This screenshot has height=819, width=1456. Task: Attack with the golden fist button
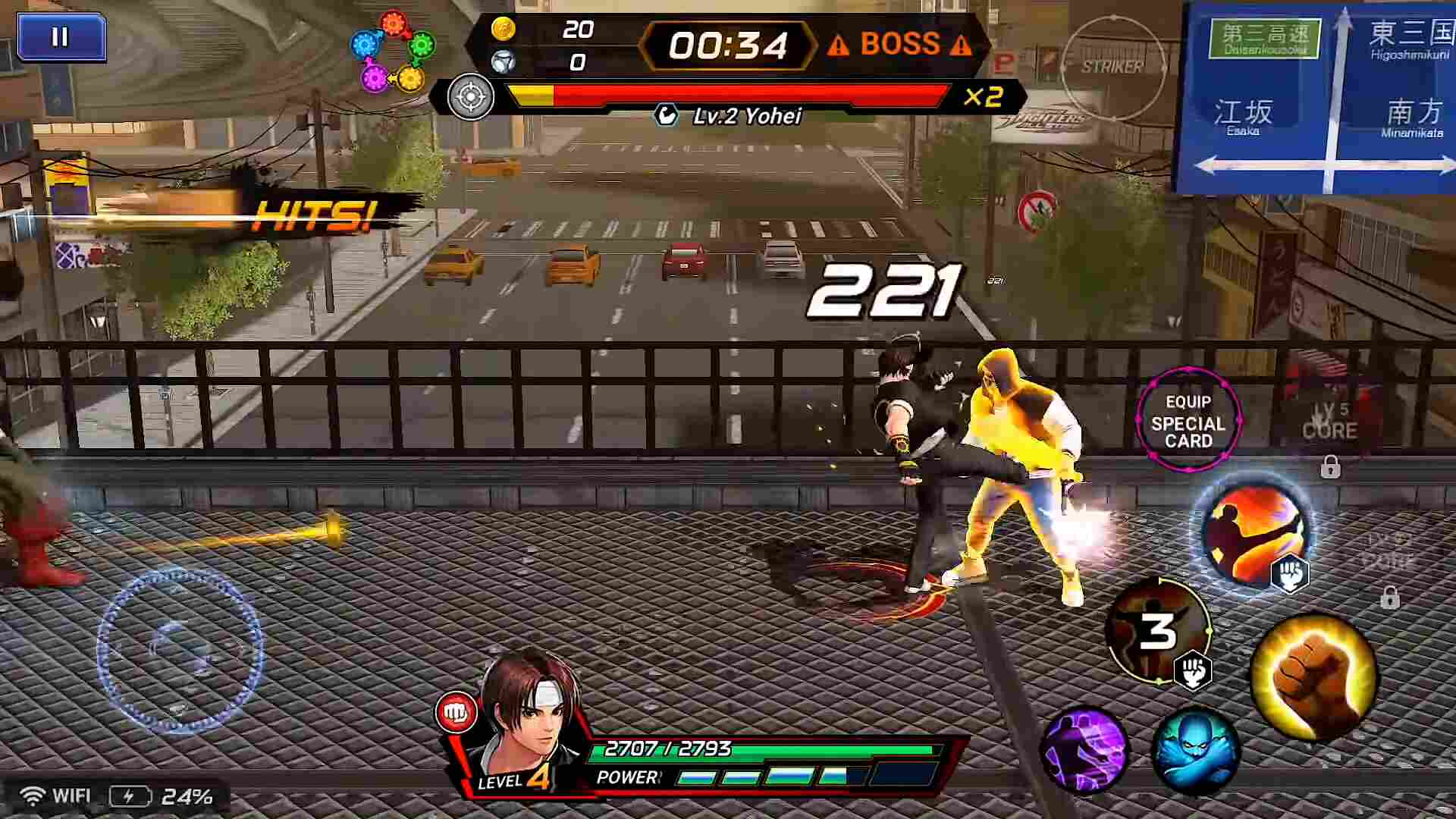tap(1314, 676)
